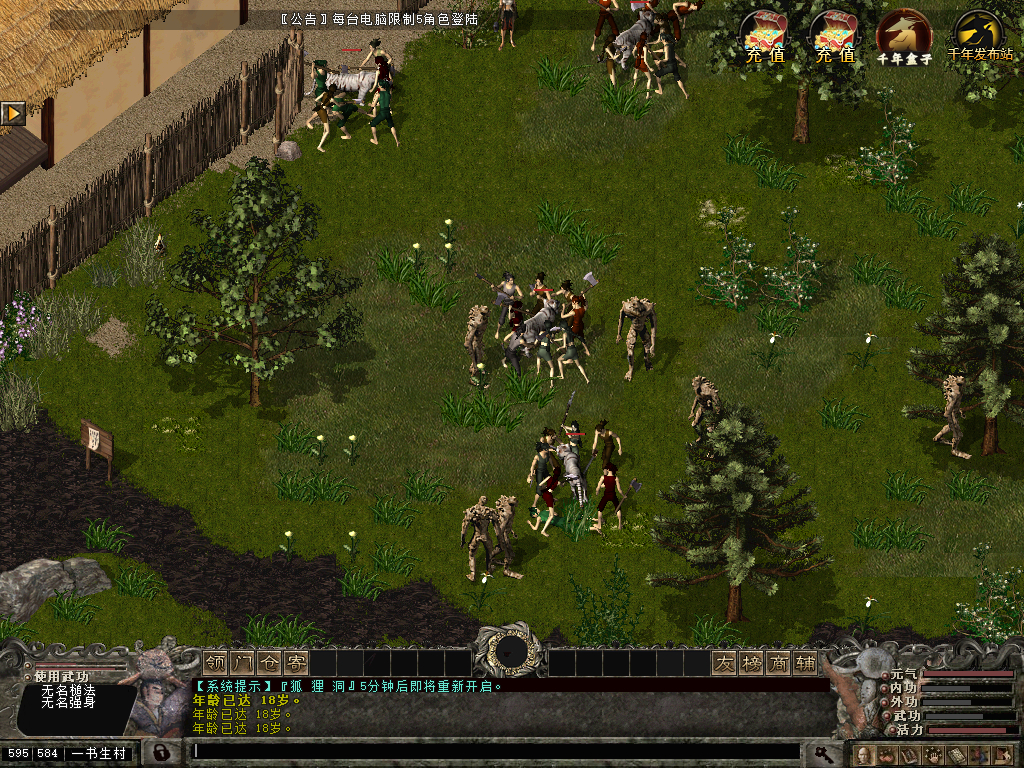This screenshot has height=768, width=1024.
Task: Click the 寄 (mail) button
Action: pos(297,663)
